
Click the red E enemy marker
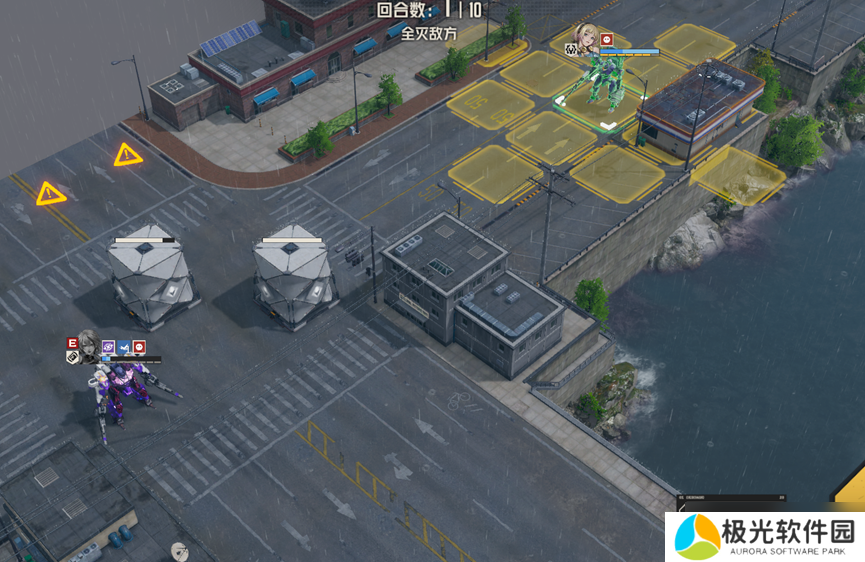click(x=72, y=343)
